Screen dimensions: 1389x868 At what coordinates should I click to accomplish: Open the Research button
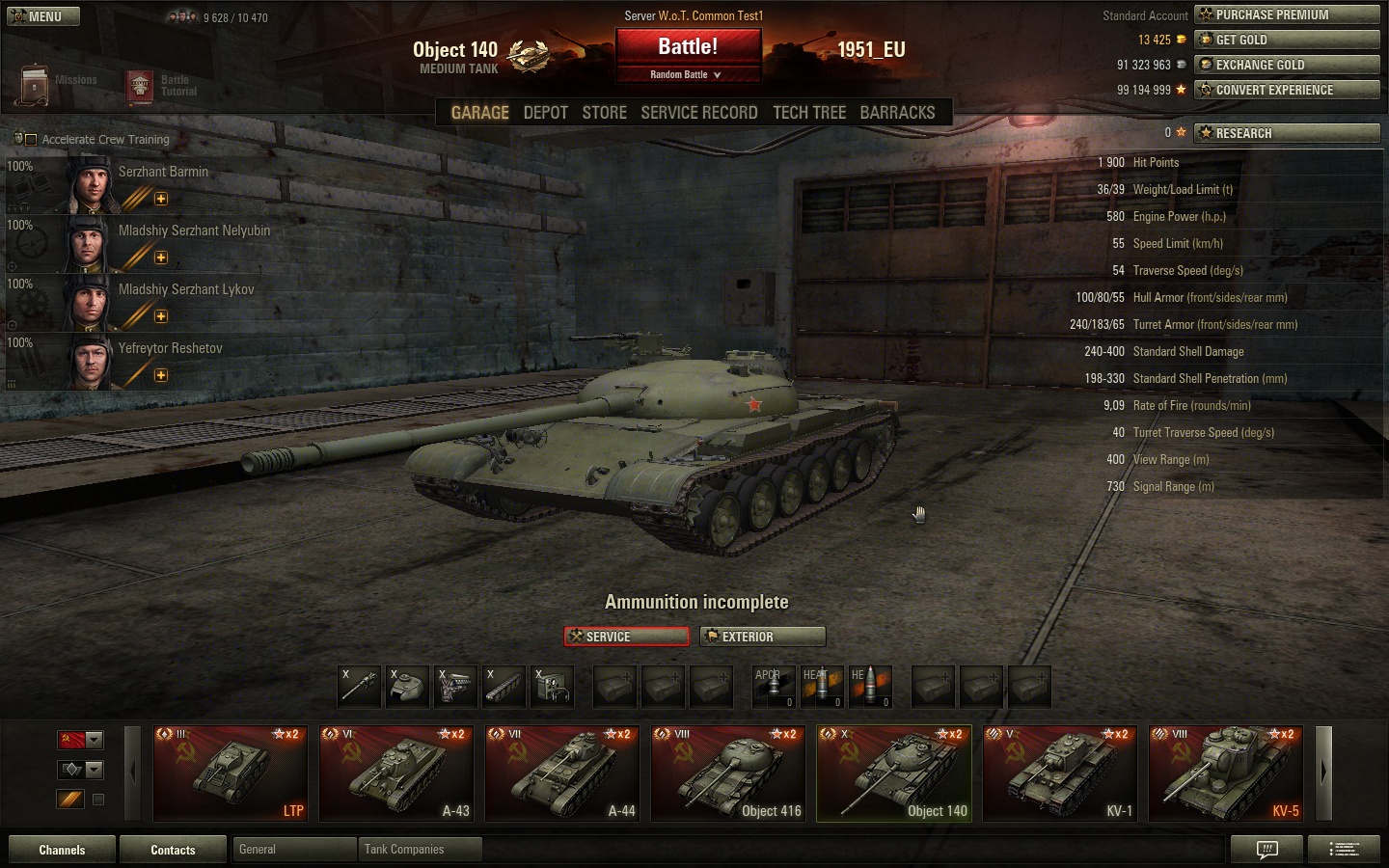(x=1287, y=133)
